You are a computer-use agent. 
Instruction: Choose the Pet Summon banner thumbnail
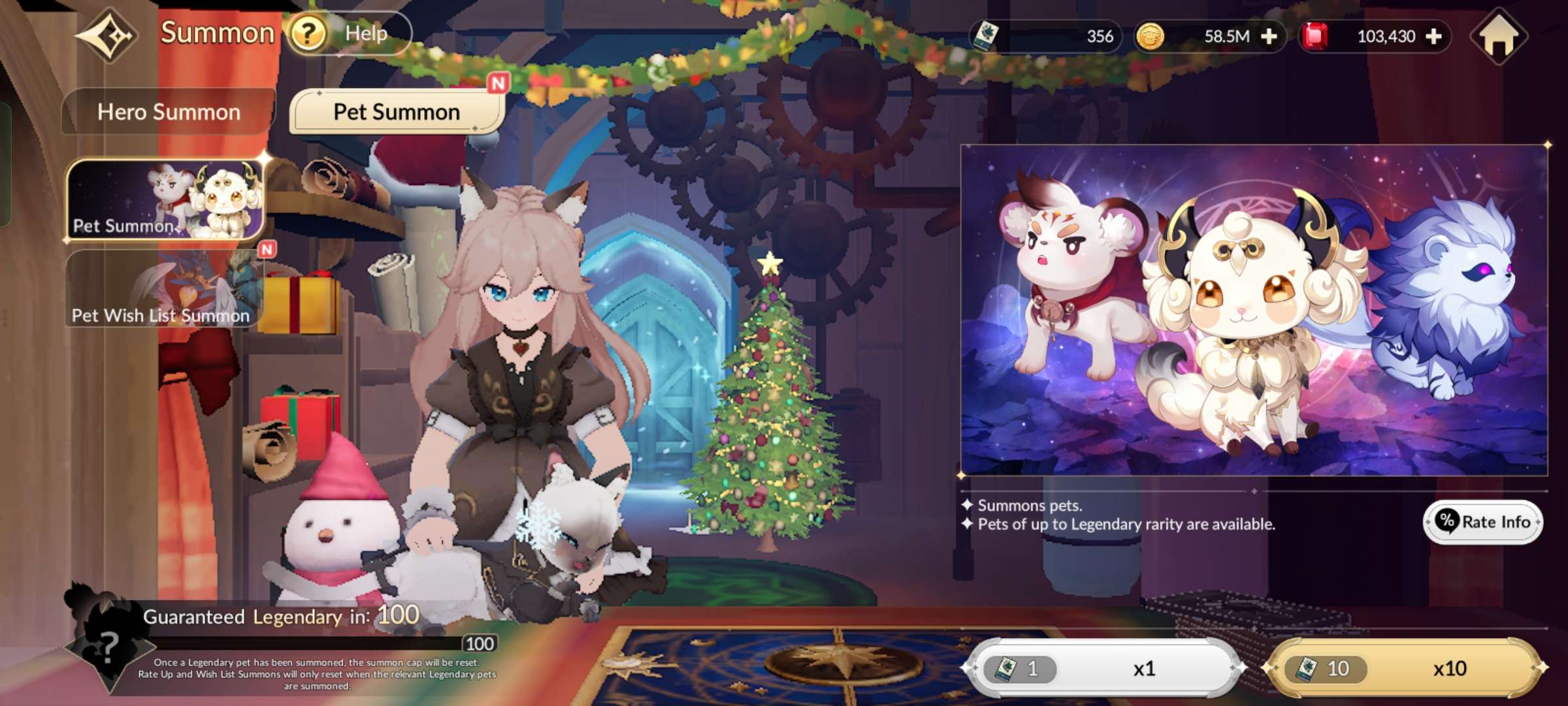point(166,199)
